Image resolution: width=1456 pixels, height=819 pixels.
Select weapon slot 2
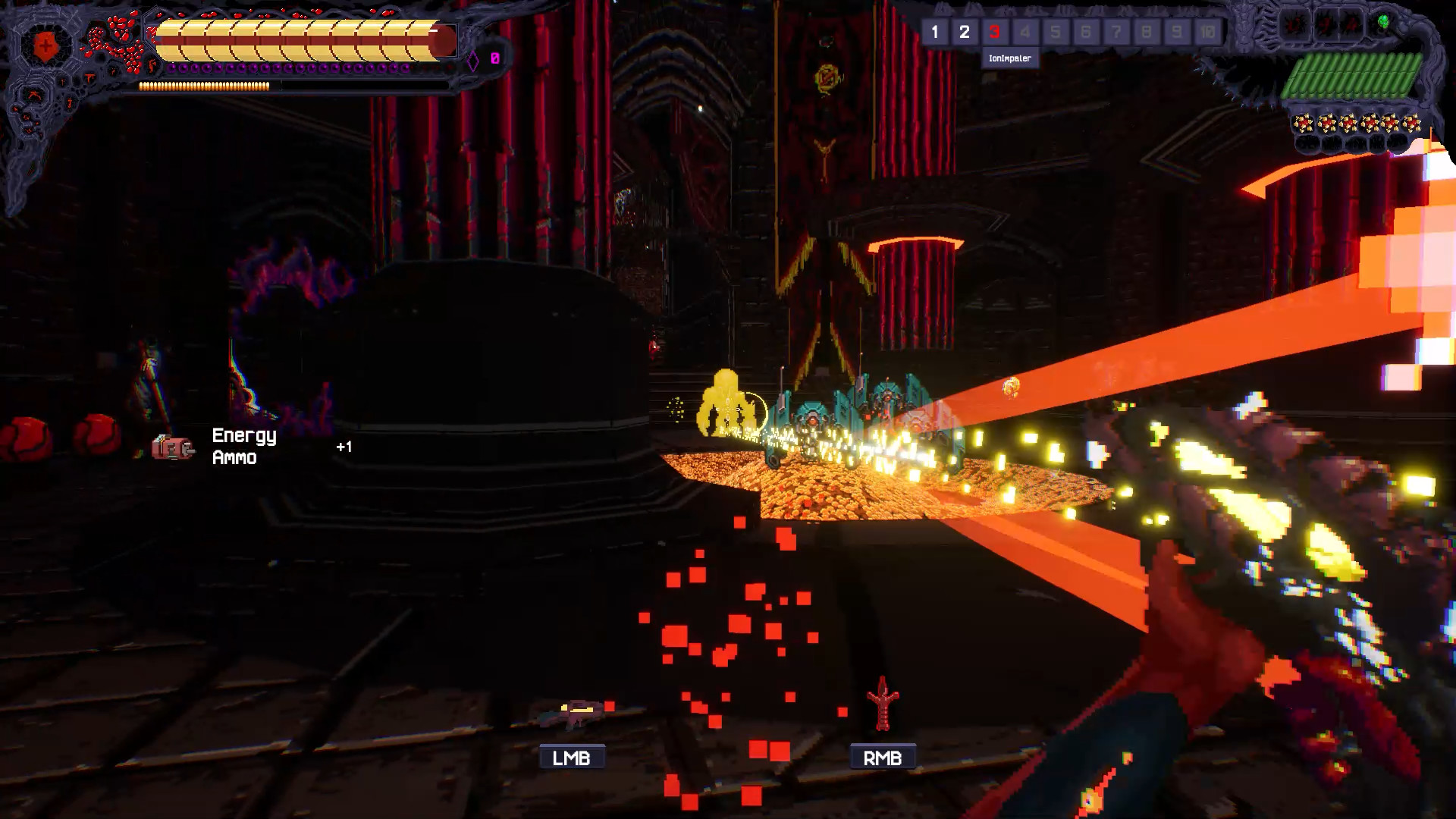965,32
